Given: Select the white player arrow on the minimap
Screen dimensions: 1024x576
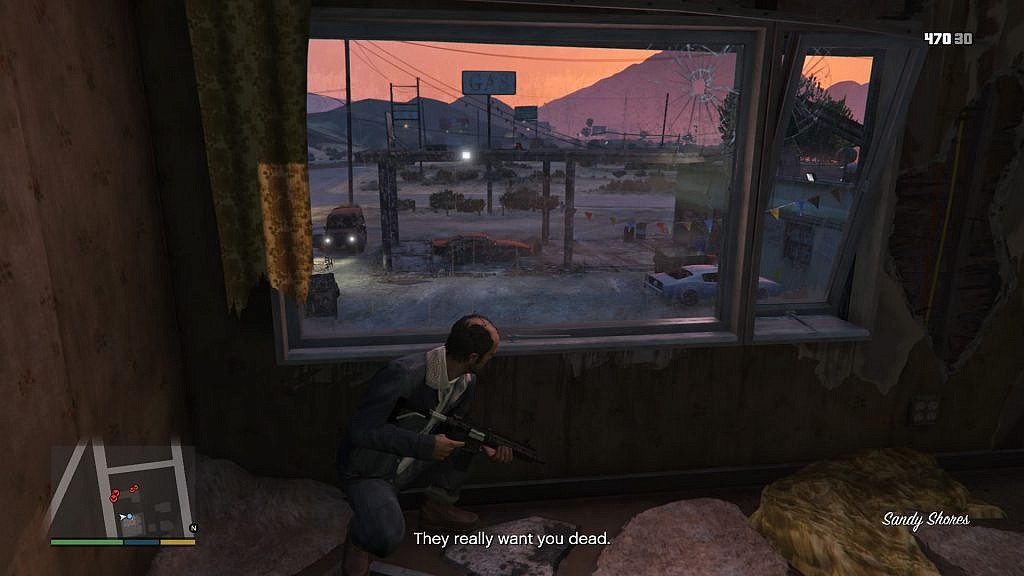Looking at the screenshot, I should tap(121, 517).
